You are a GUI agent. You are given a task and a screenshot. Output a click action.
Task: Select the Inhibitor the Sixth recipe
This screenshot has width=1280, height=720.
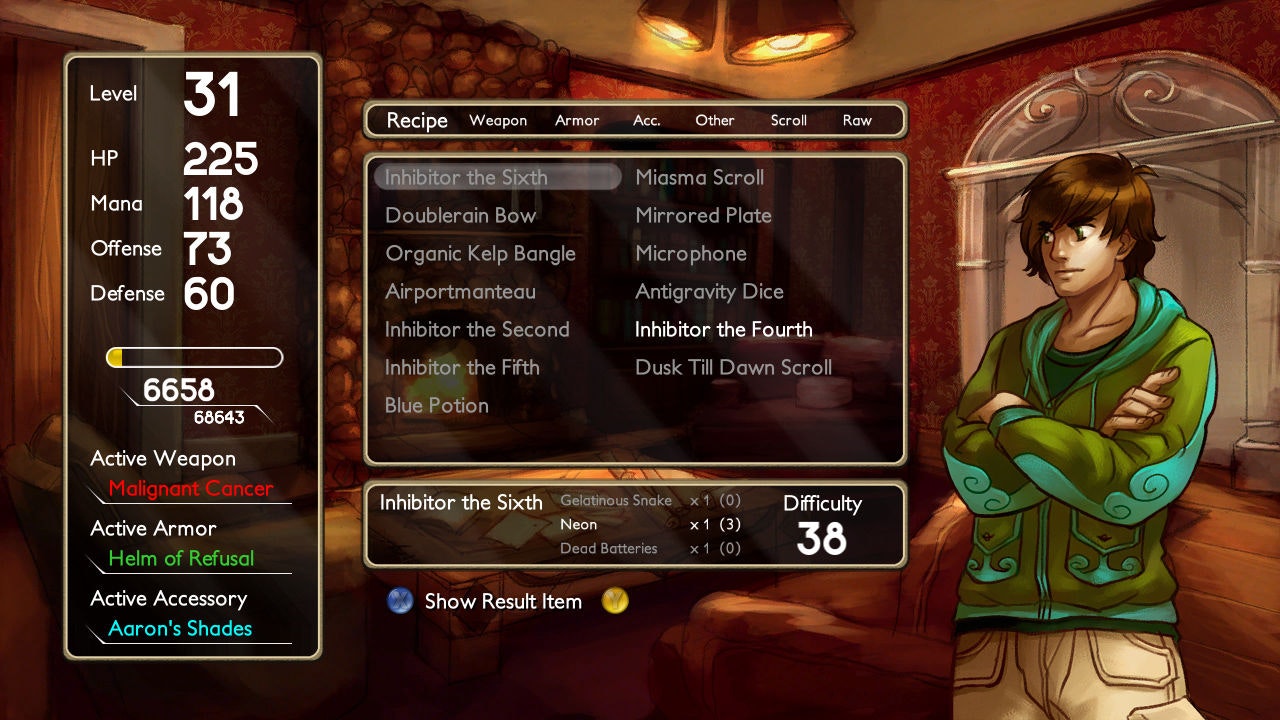[466, 178]
